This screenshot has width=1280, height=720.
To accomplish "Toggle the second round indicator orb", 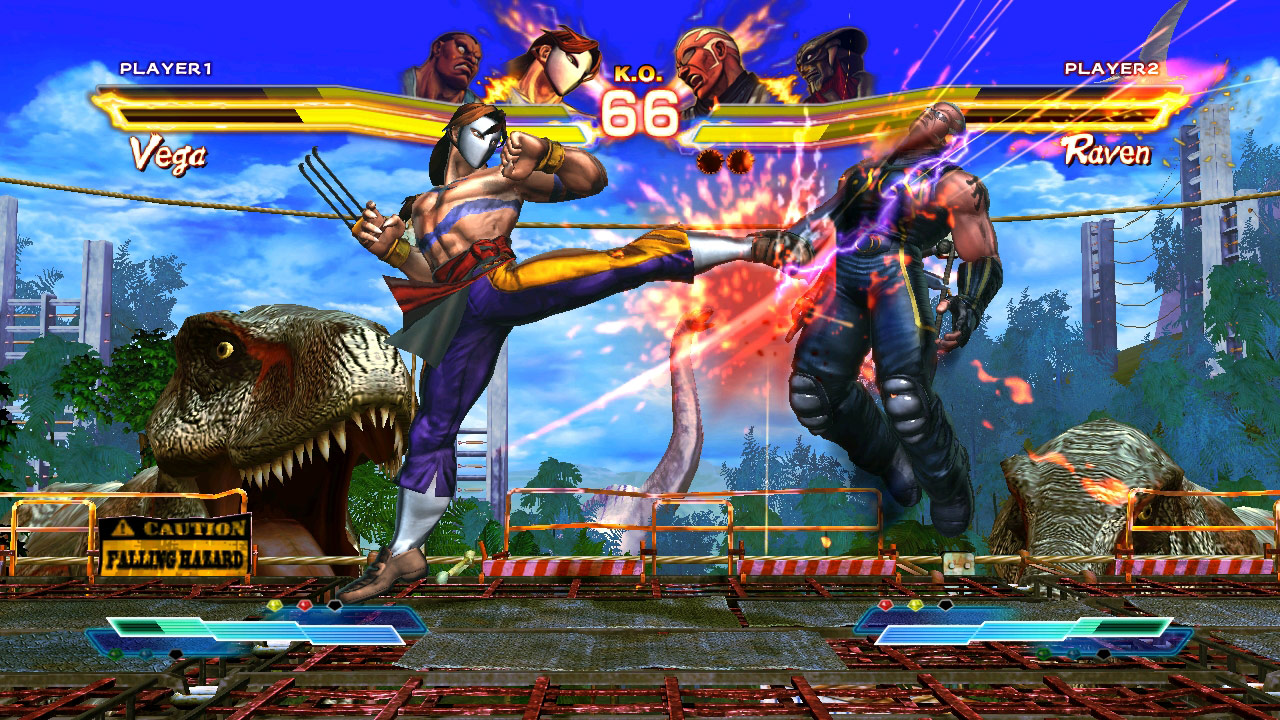I will click(741, 160).
